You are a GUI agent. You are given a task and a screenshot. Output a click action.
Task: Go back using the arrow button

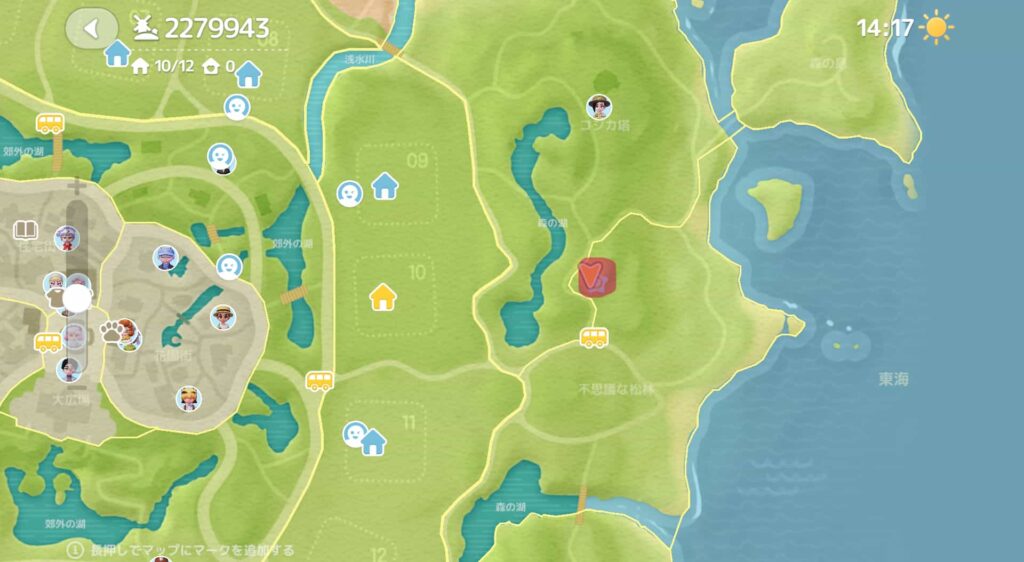click(x=91, y=28)
